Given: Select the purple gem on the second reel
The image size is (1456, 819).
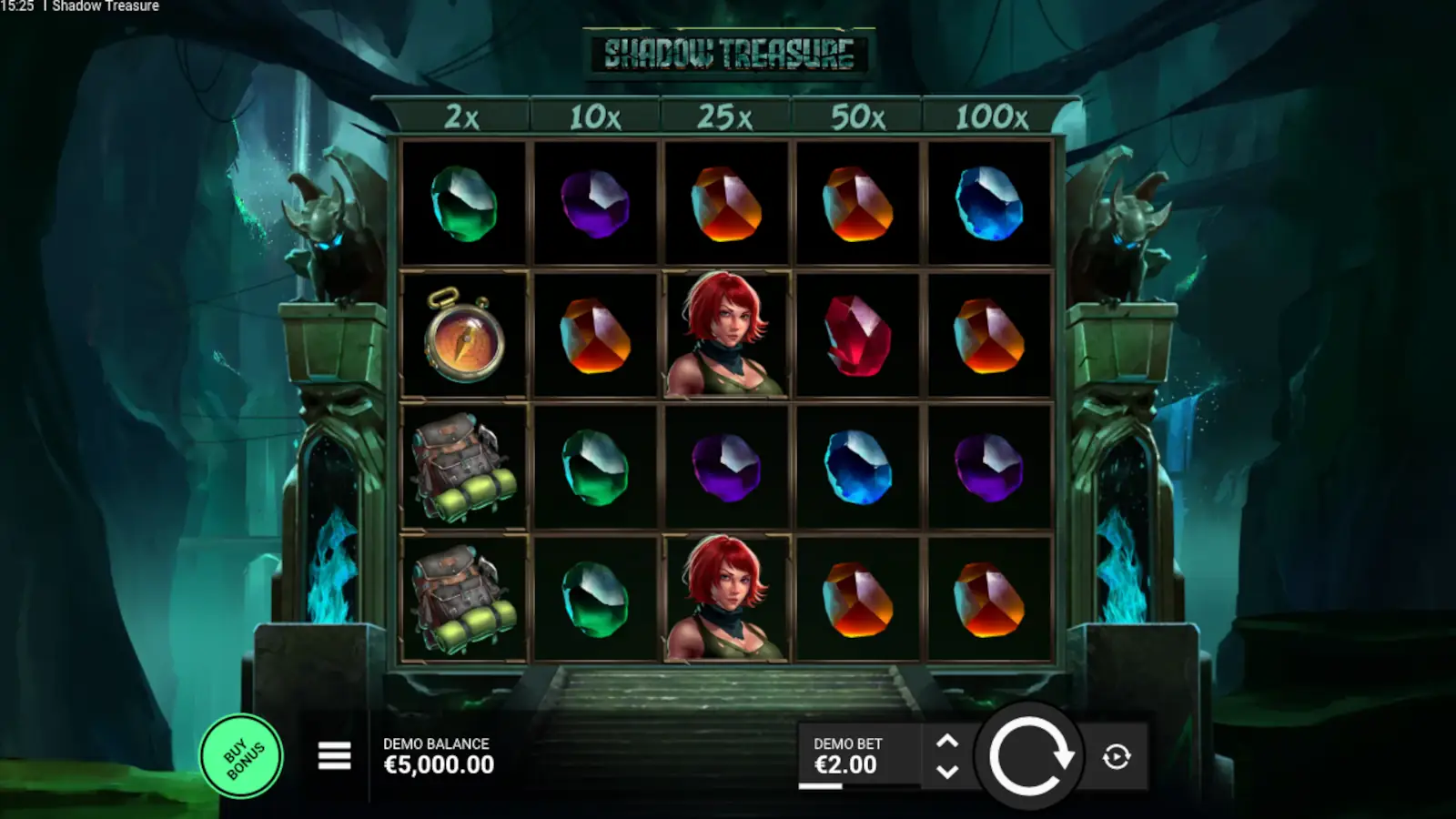Looking at the screenshot, I should coord(595,205).
